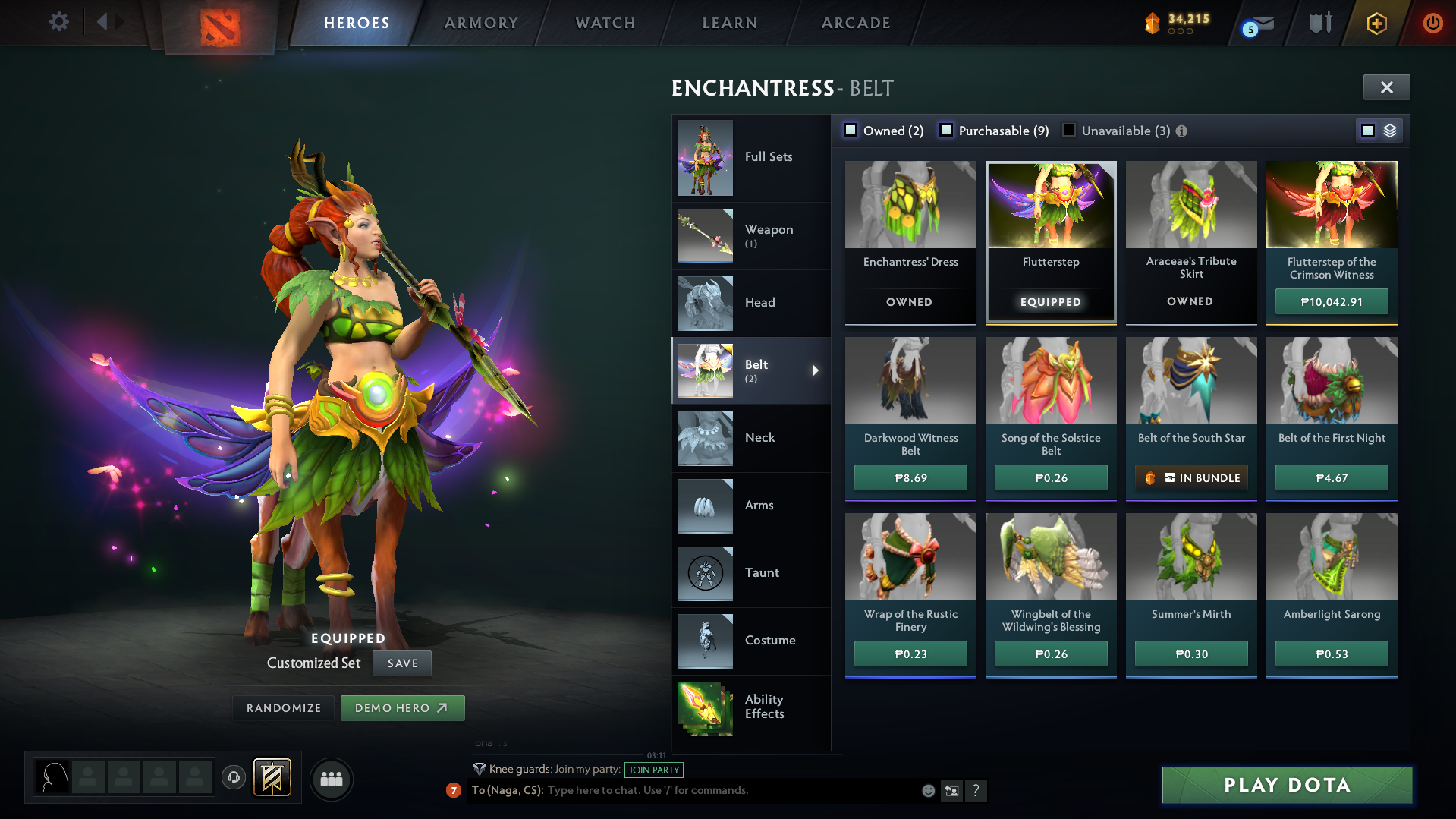This screenshot has width=1456, height=819.
Task: Click JOIN PARTY in the chat
Action: (x=653, y=770)
